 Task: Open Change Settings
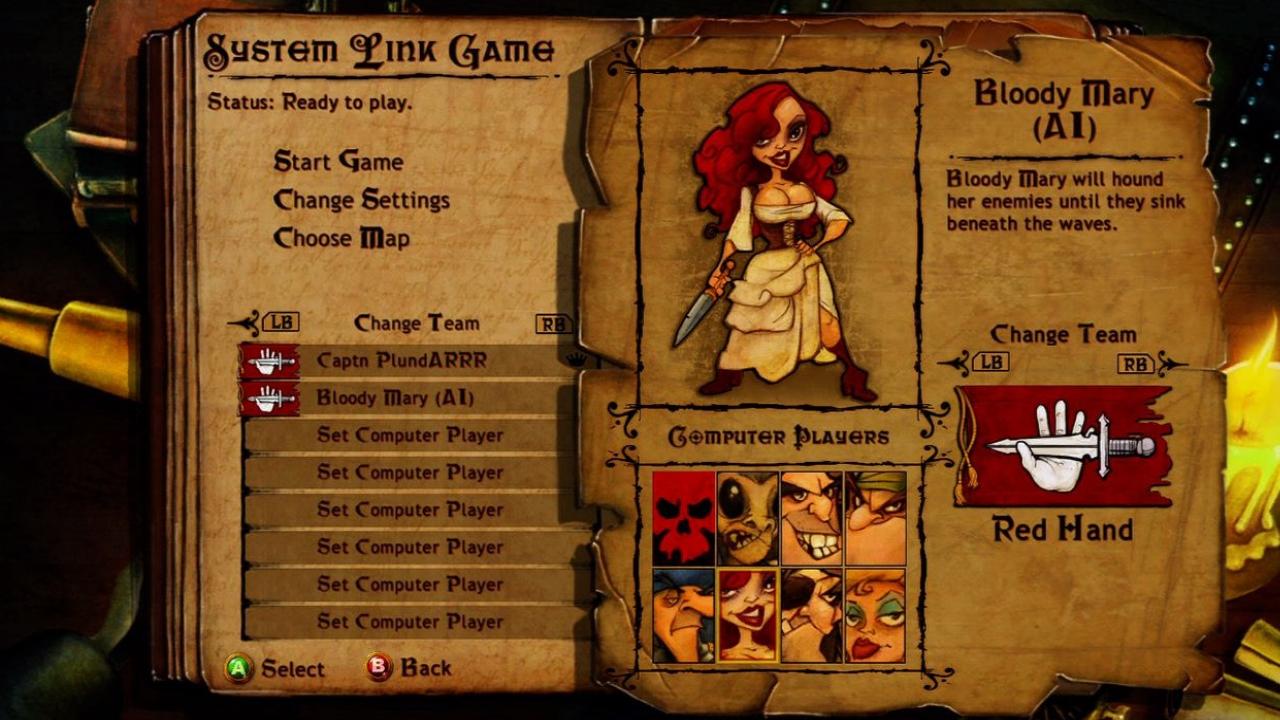tap(362, 200)
